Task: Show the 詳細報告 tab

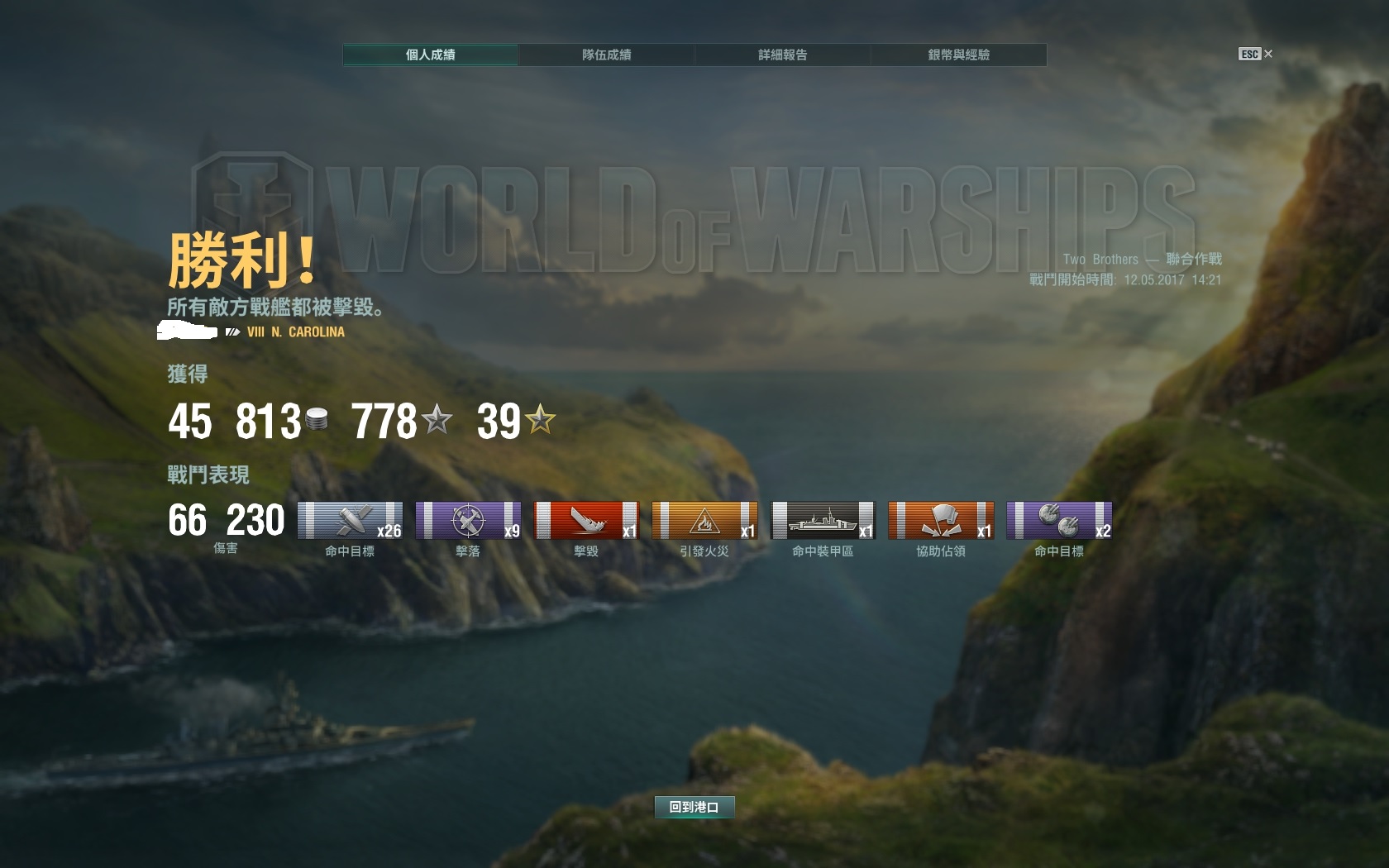Action: coord(783,55)
